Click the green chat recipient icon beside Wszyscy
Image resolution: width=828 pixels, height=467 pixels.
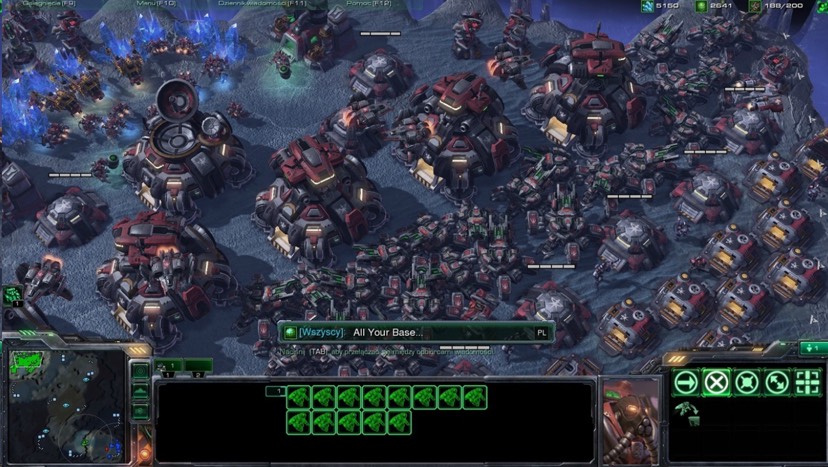tap(290, 332)
